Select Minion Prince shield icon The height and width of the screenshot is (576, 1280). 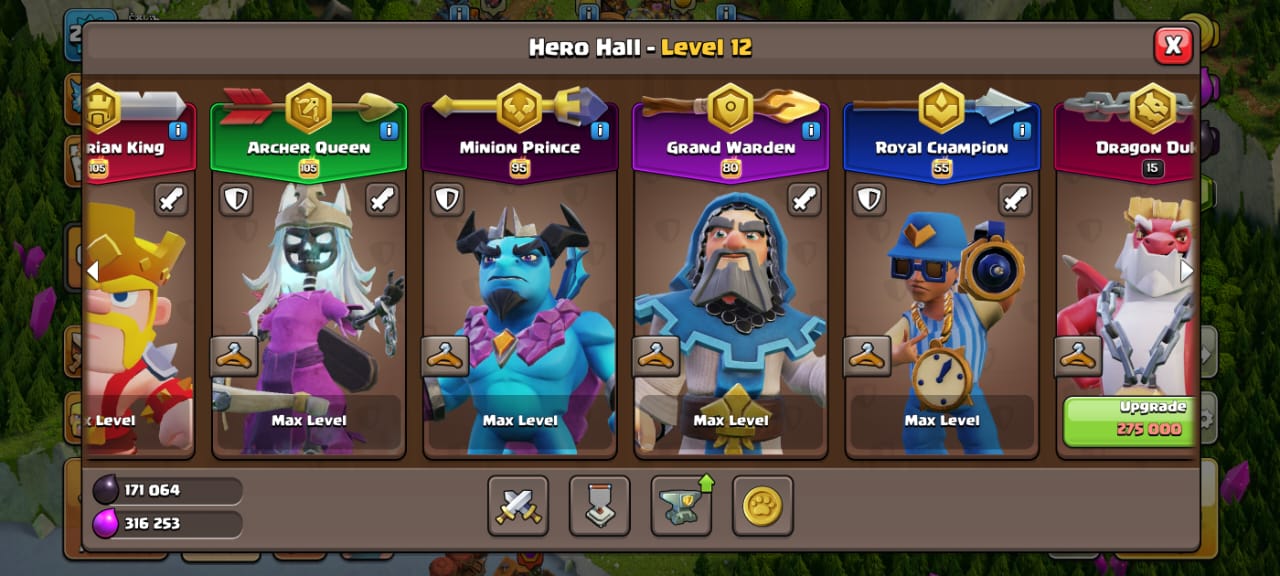[x=447, y=199]
